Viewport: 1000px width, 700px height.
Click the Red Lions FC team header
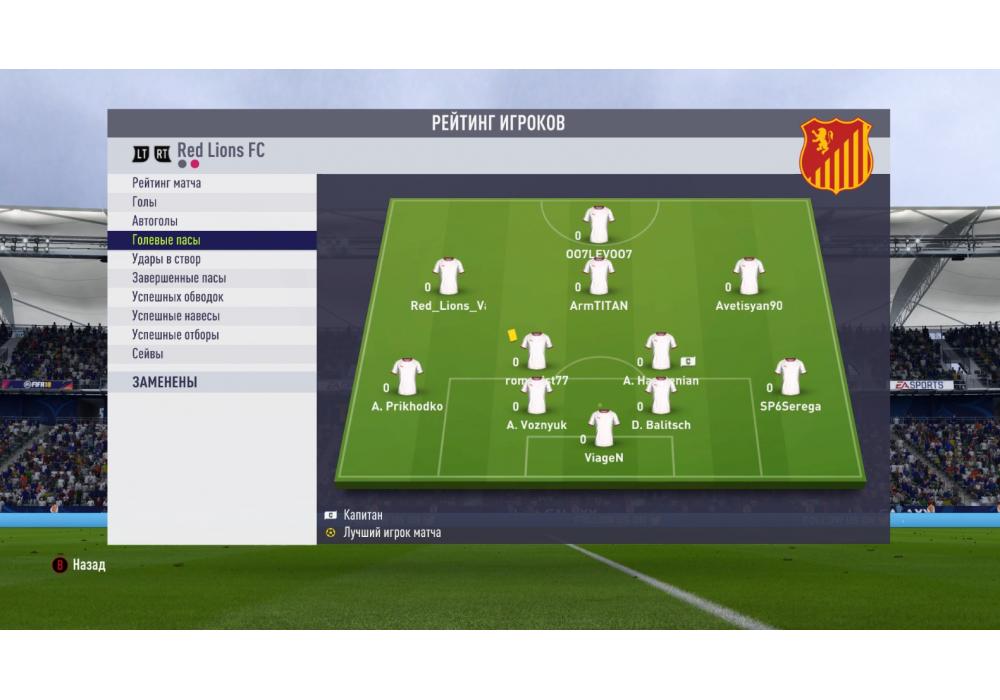(x=221, y=151)
